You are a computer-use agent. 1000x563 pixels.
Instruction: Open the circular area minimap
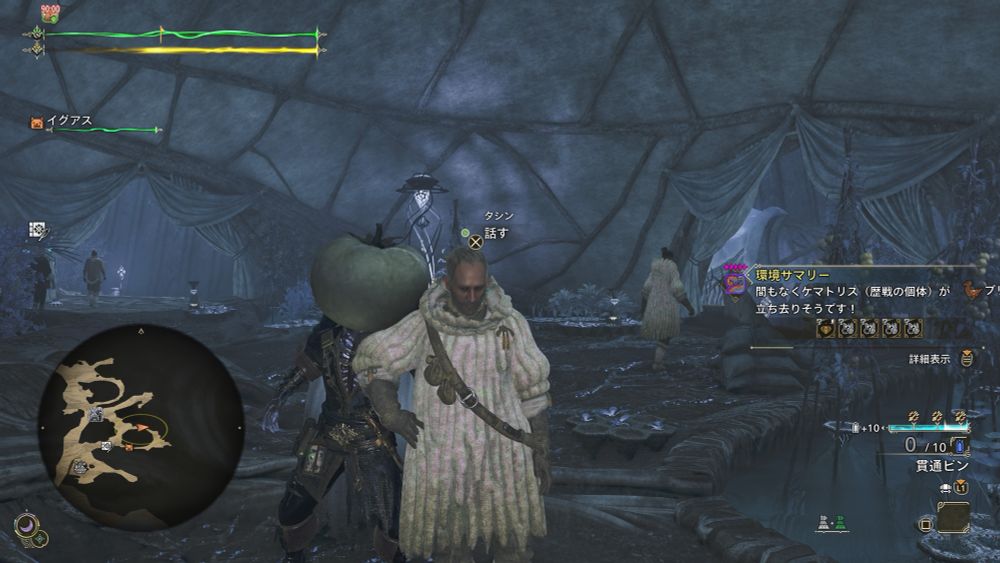[x=140, y=424]
